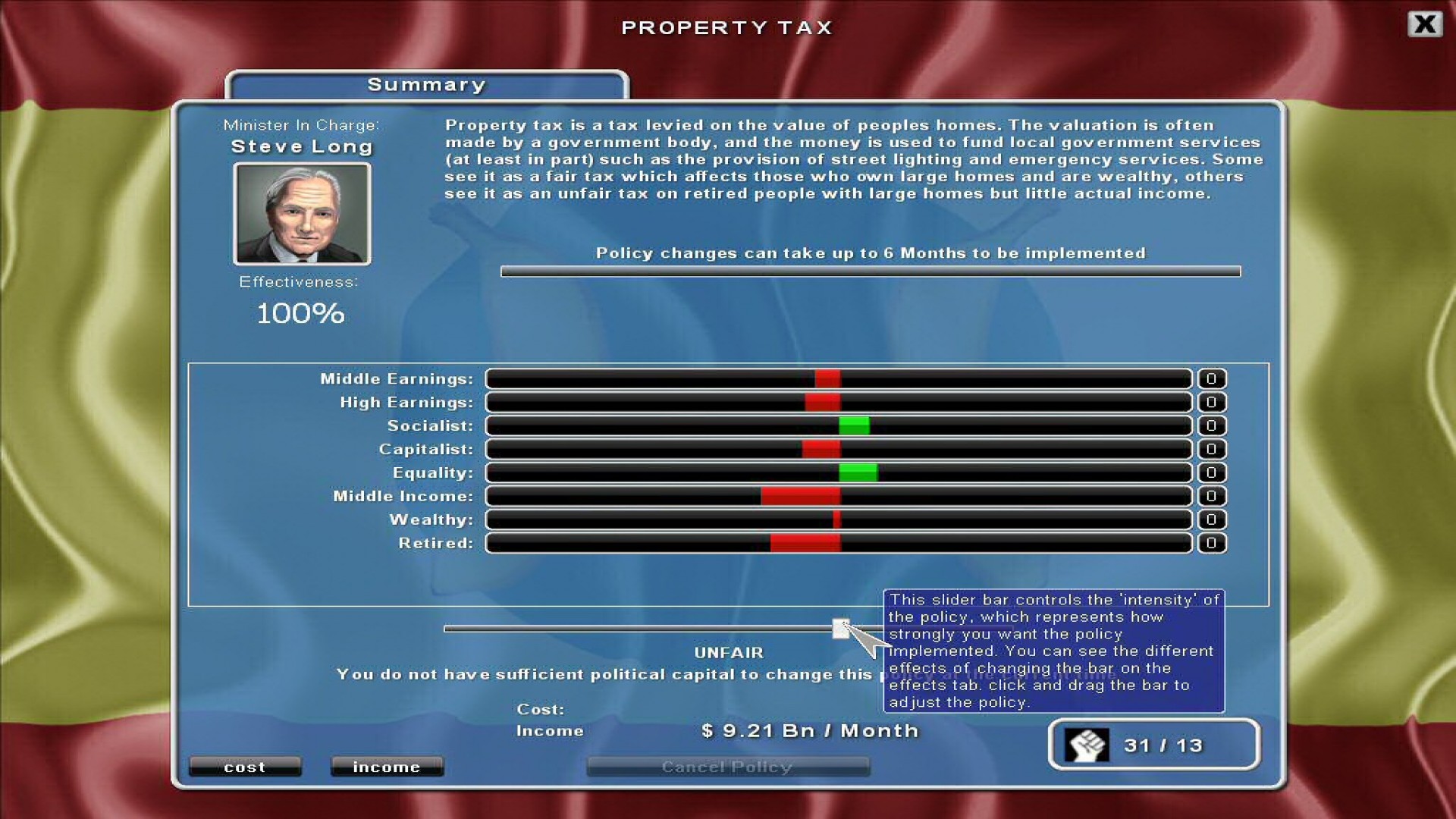Viewport: 1456px width, 819px height.
Task: Click the Socialist value indicator box
Action: point(1211,426)
